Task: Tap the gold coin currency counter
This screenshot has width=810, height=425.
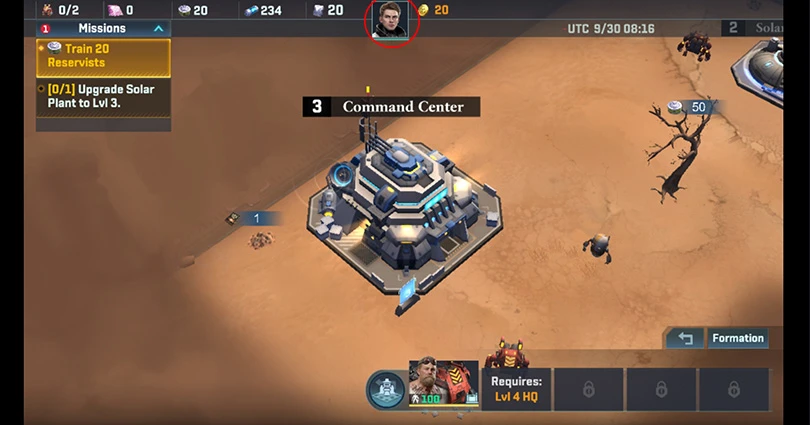Action: (433, 10)
